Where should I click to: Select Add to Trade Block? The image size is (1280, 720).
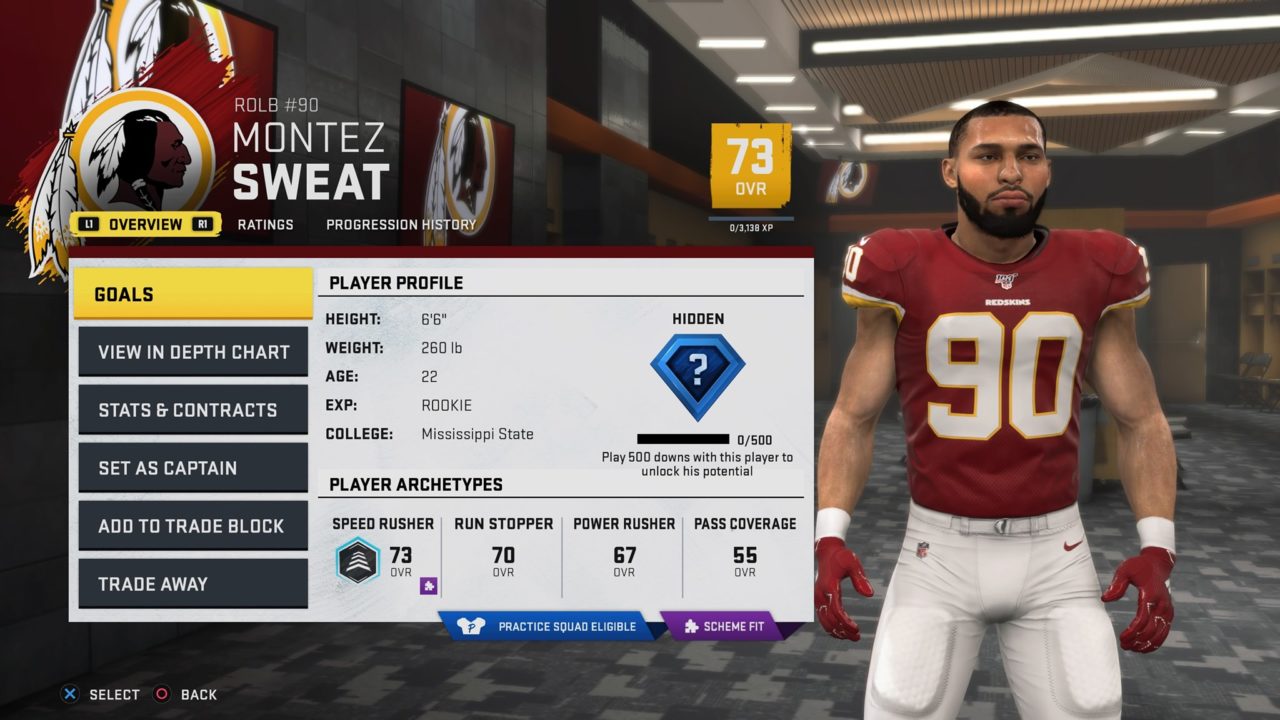point(193,526)
